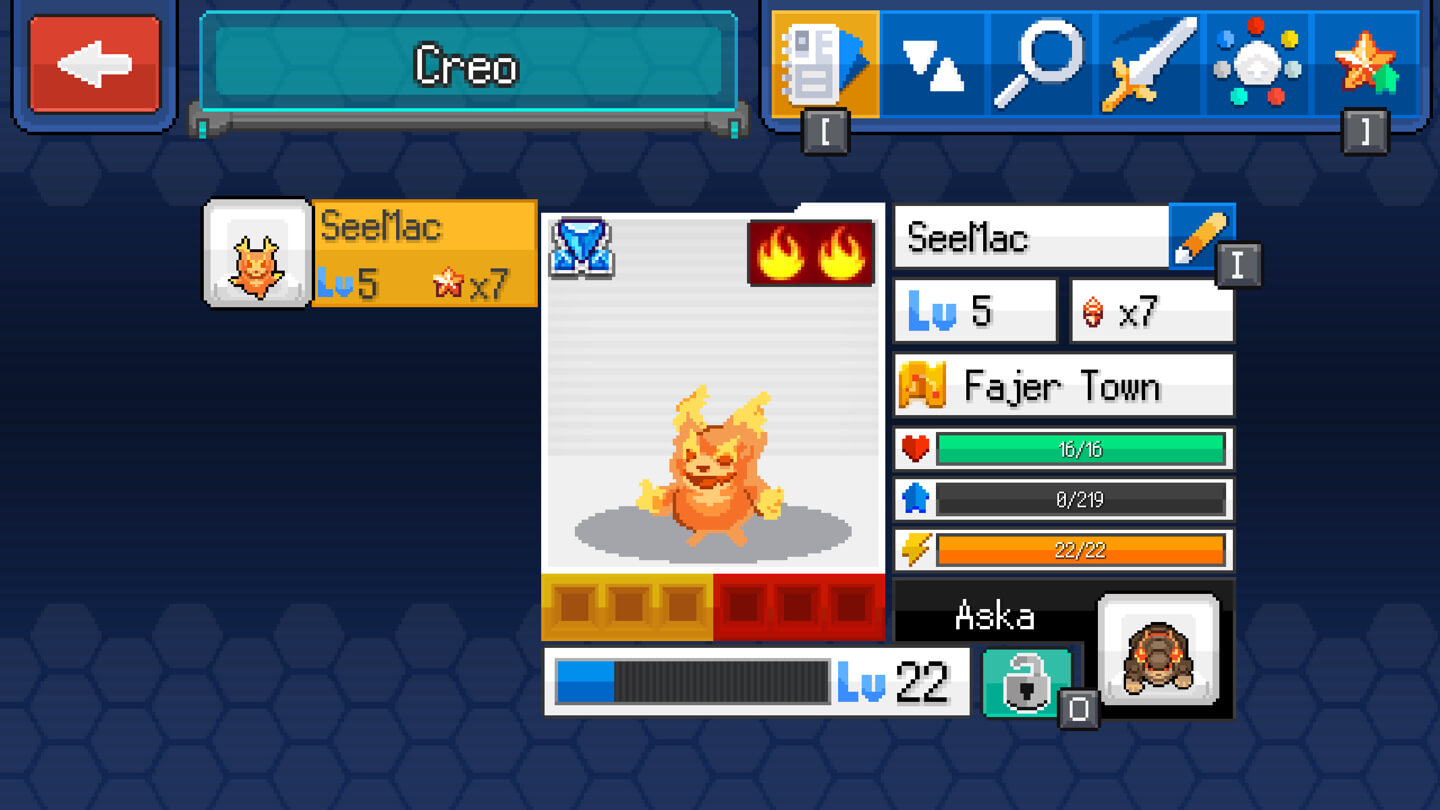Select the blue gem icon above the creature
Image resolution: width=1440 pixels, height=810 pixels.
[582, 248]
